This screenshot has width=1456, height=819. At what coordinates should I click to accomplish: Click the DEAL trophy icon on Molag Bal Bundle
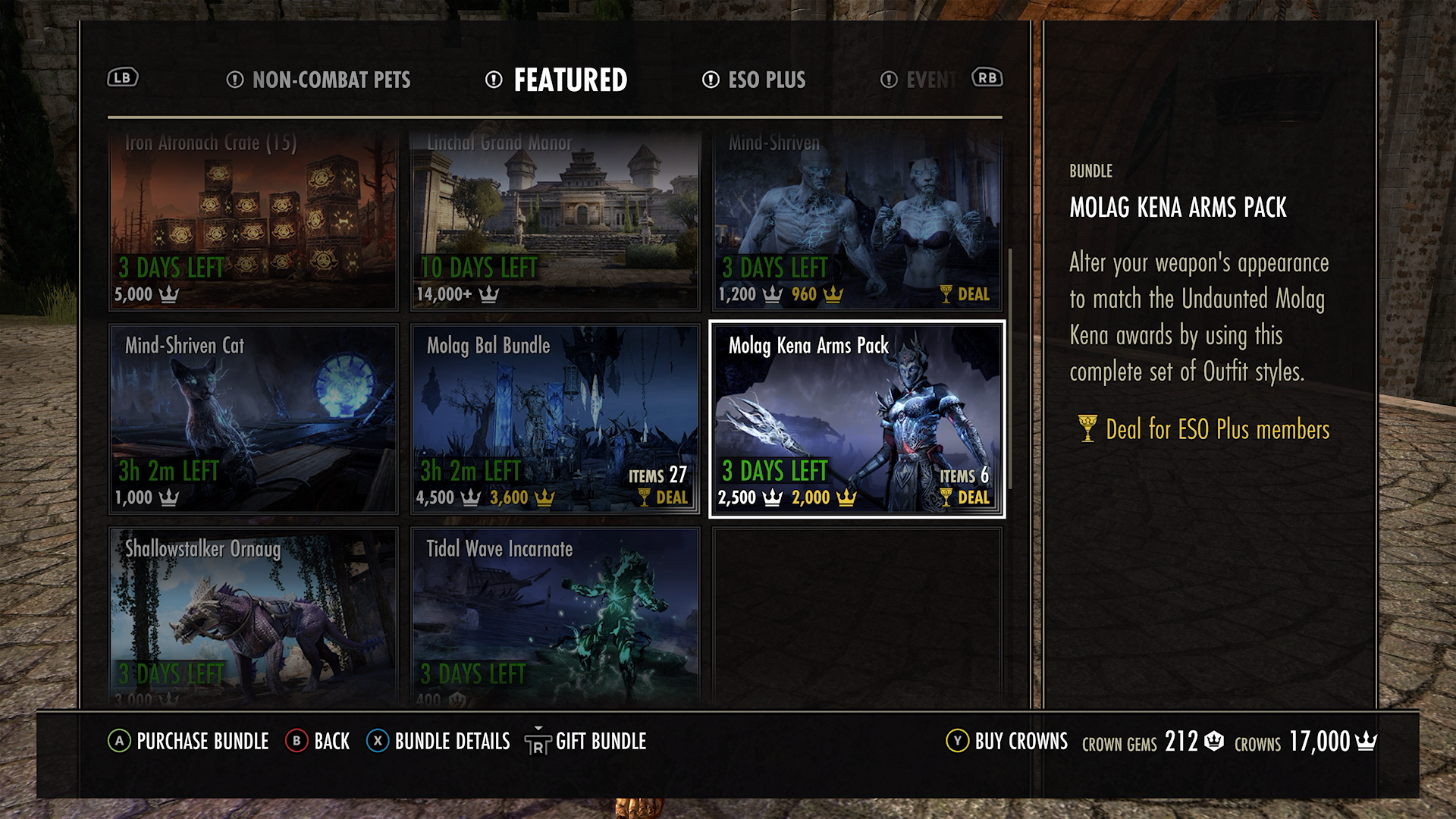[644, 498]
